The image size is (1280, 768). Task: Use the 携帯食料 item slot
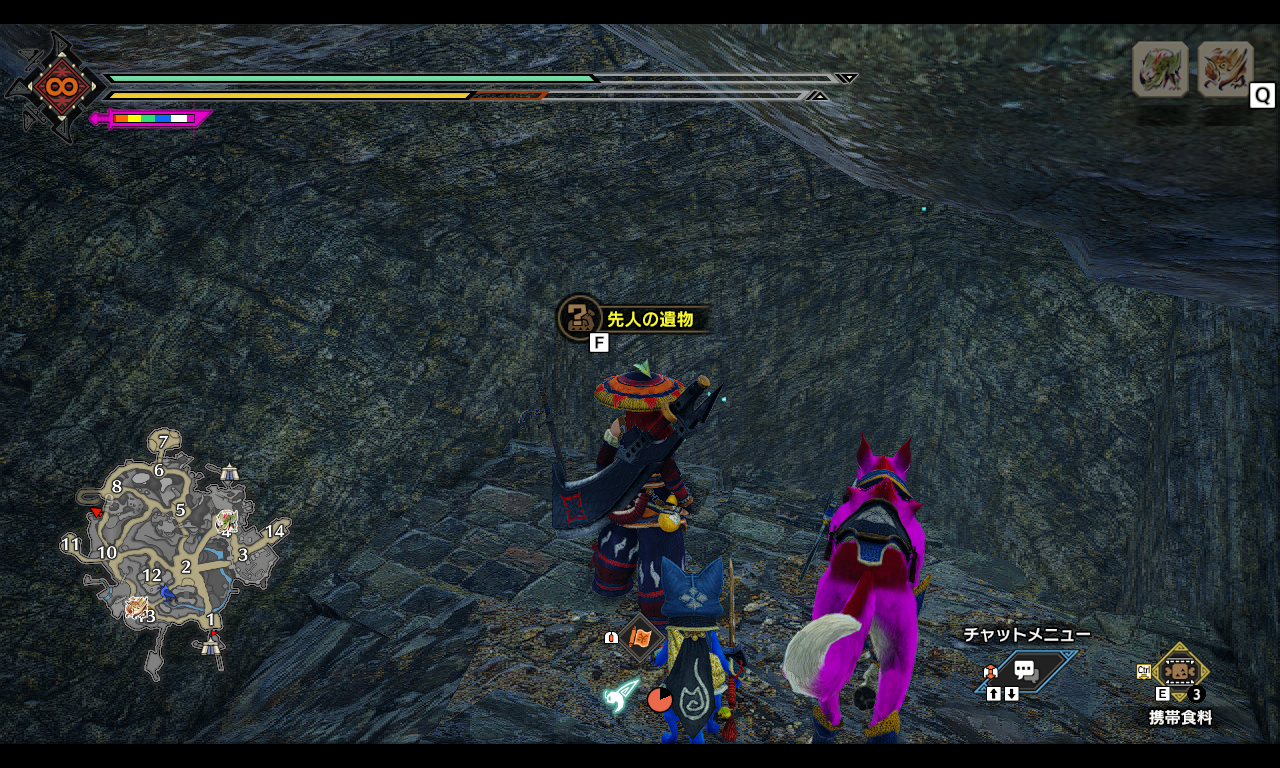[x=1181, y=671]
